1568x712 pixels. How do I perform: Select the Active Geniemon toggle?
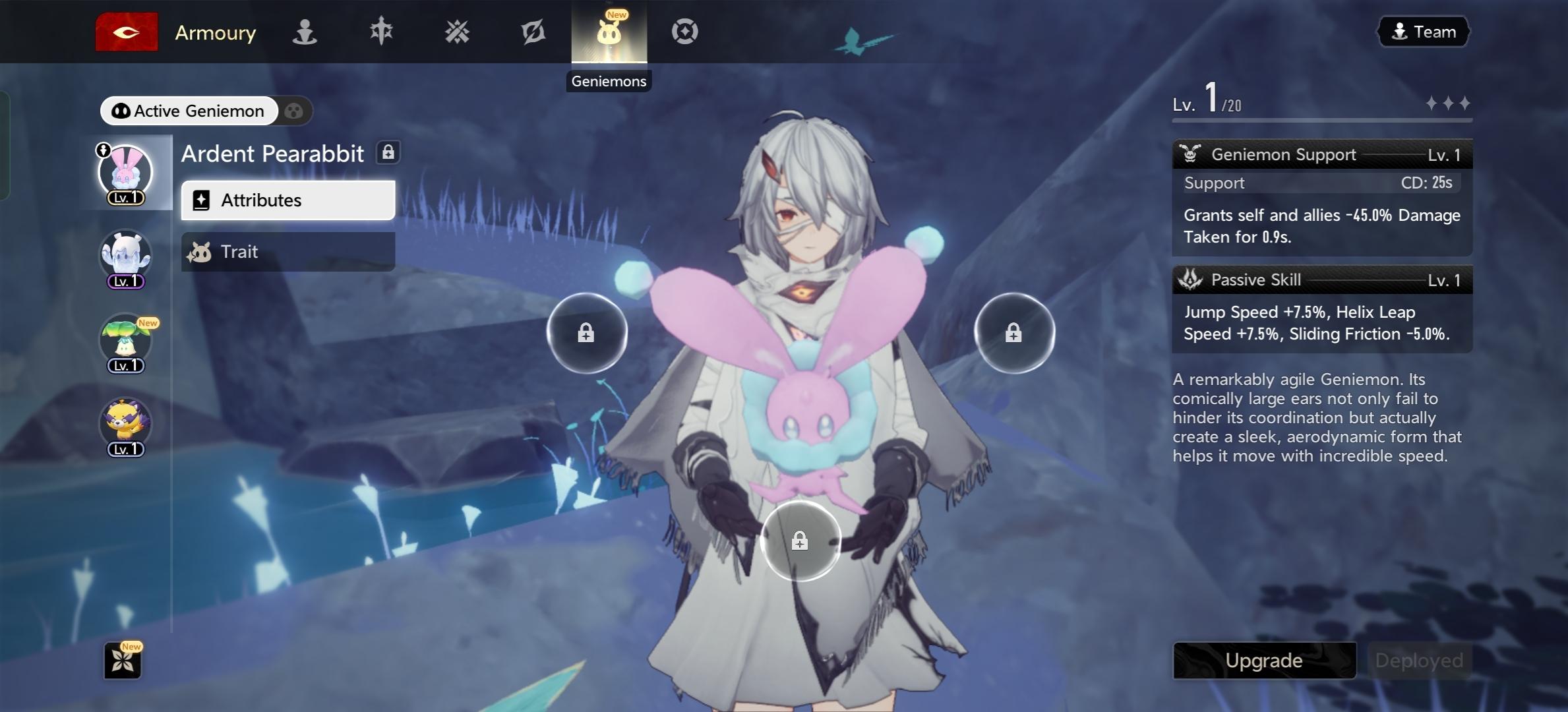pyautogui.click(x=189, y=111)
